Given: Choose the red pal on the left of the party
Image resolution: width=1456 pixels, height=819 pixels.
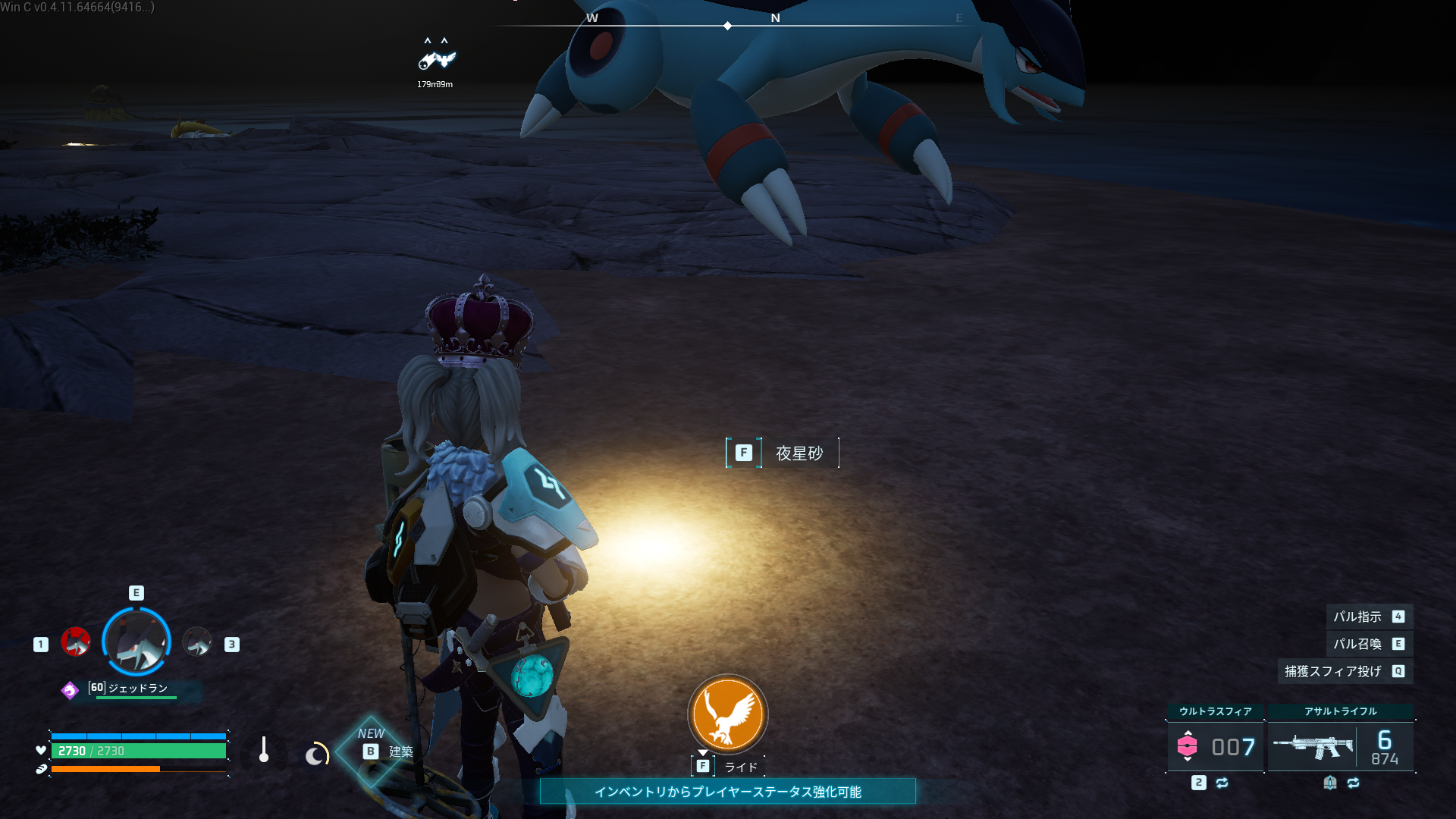Looking at the screenshot, I should coord(76,642).
